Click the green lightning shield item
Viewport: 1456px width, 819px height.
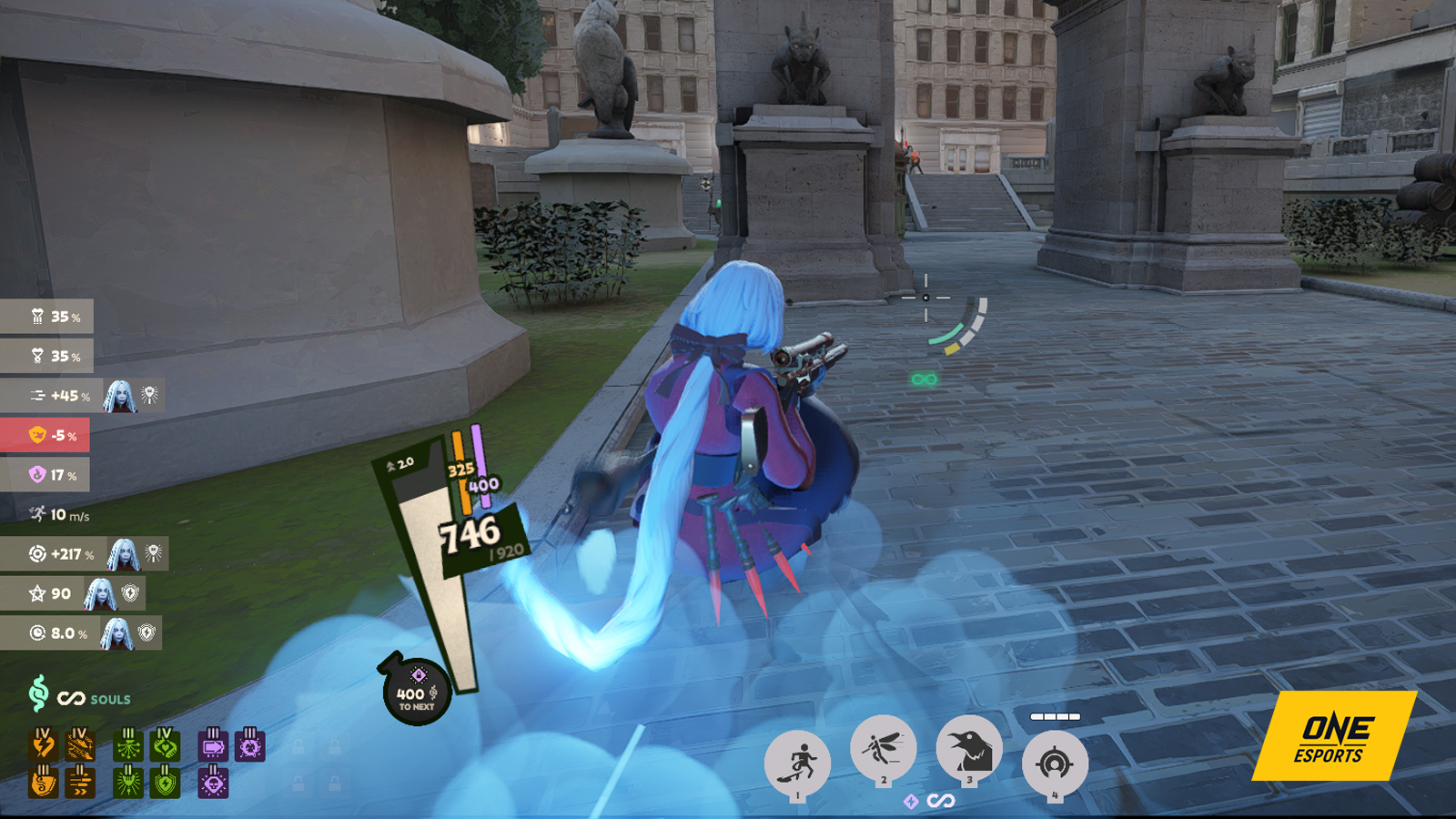tap(165, 782)
